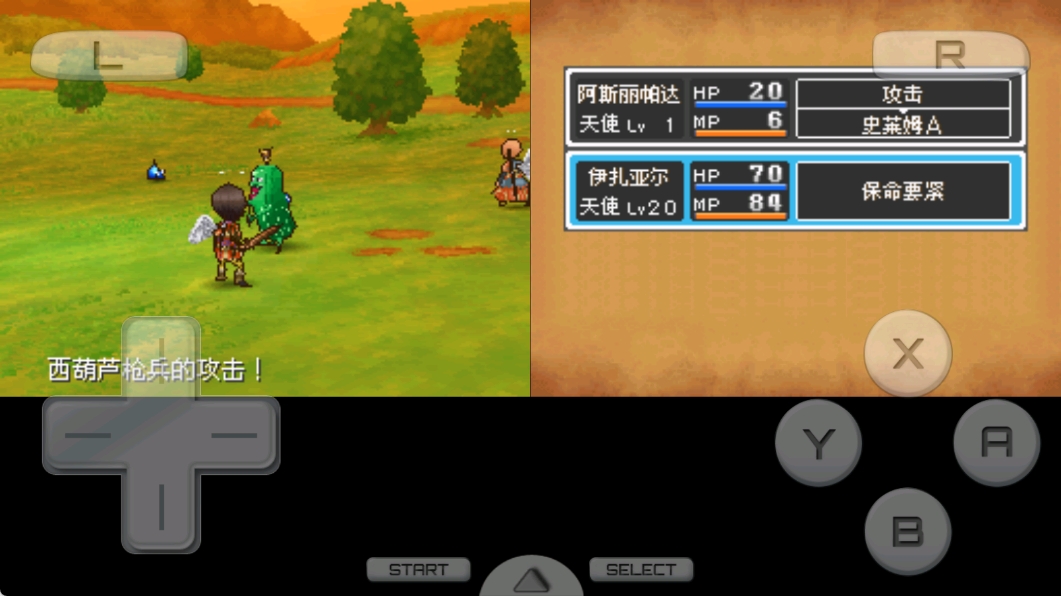Tap the D-pad's down direction

click(x=161, y=510)
